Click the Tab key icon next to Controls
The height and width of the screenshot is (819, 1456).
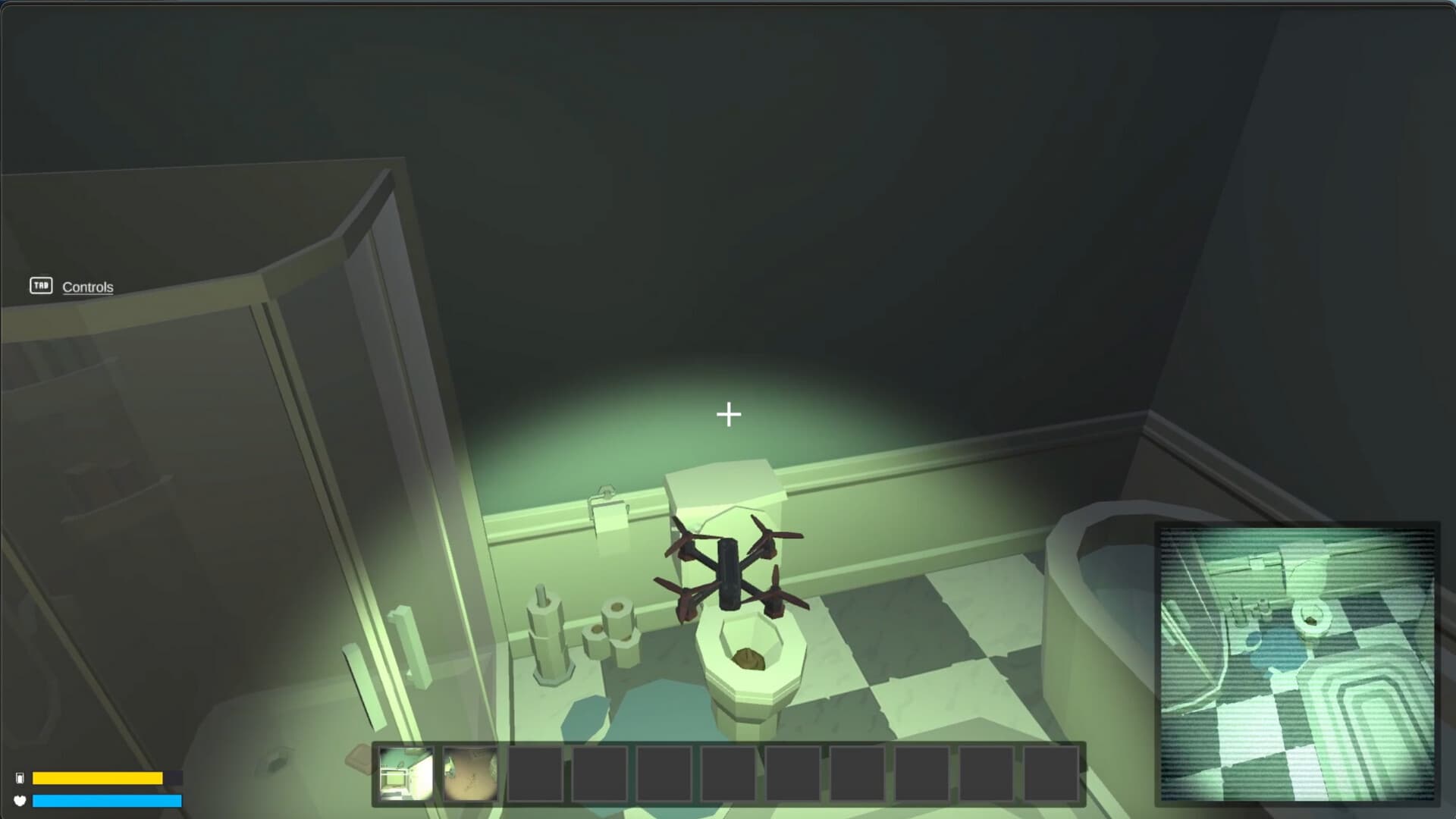click(x=42, y=286)
